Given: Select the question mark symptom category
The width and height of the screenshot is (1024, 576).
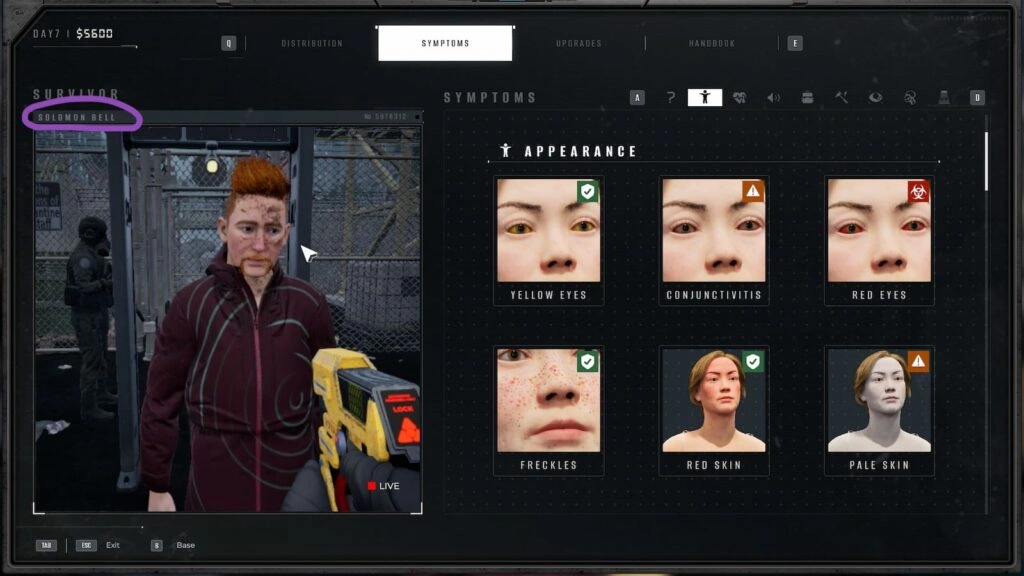Looking at the screenshot, I should (671, 97).
